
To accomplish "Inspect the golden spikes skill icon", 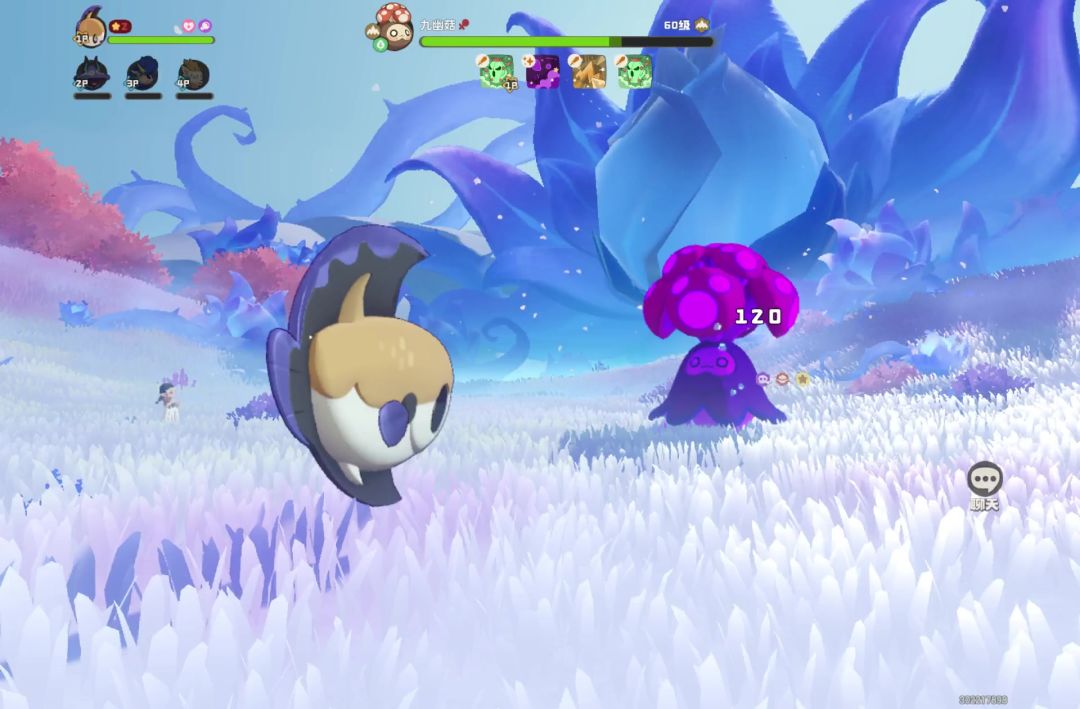I will click(588, 72).
